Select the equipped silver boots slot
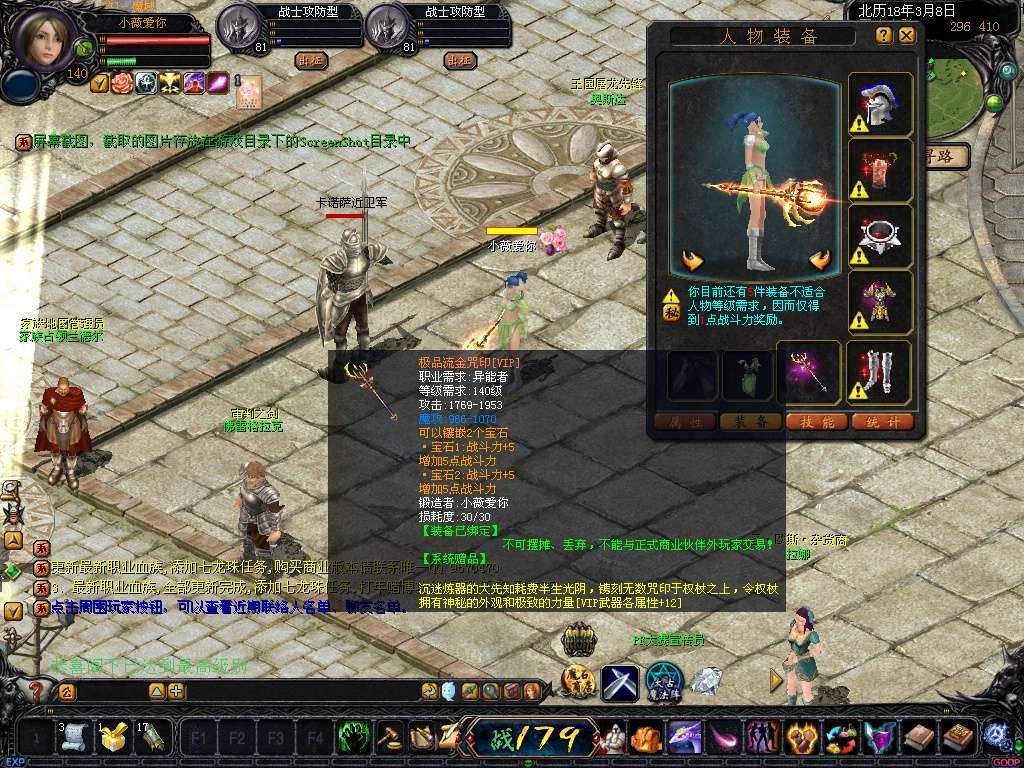The image size is (1024, 768). point(880,373)
